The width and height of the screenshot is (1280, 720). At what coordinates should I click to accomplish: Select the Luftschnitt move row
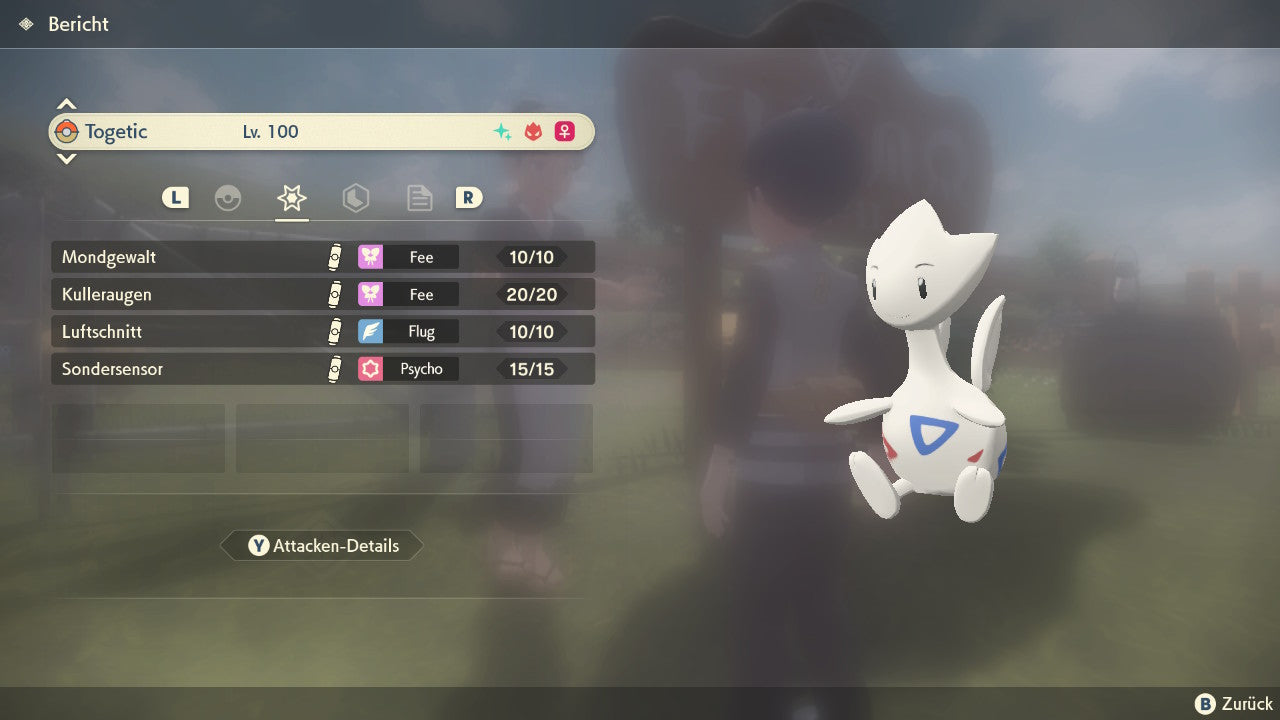point(322,331)
